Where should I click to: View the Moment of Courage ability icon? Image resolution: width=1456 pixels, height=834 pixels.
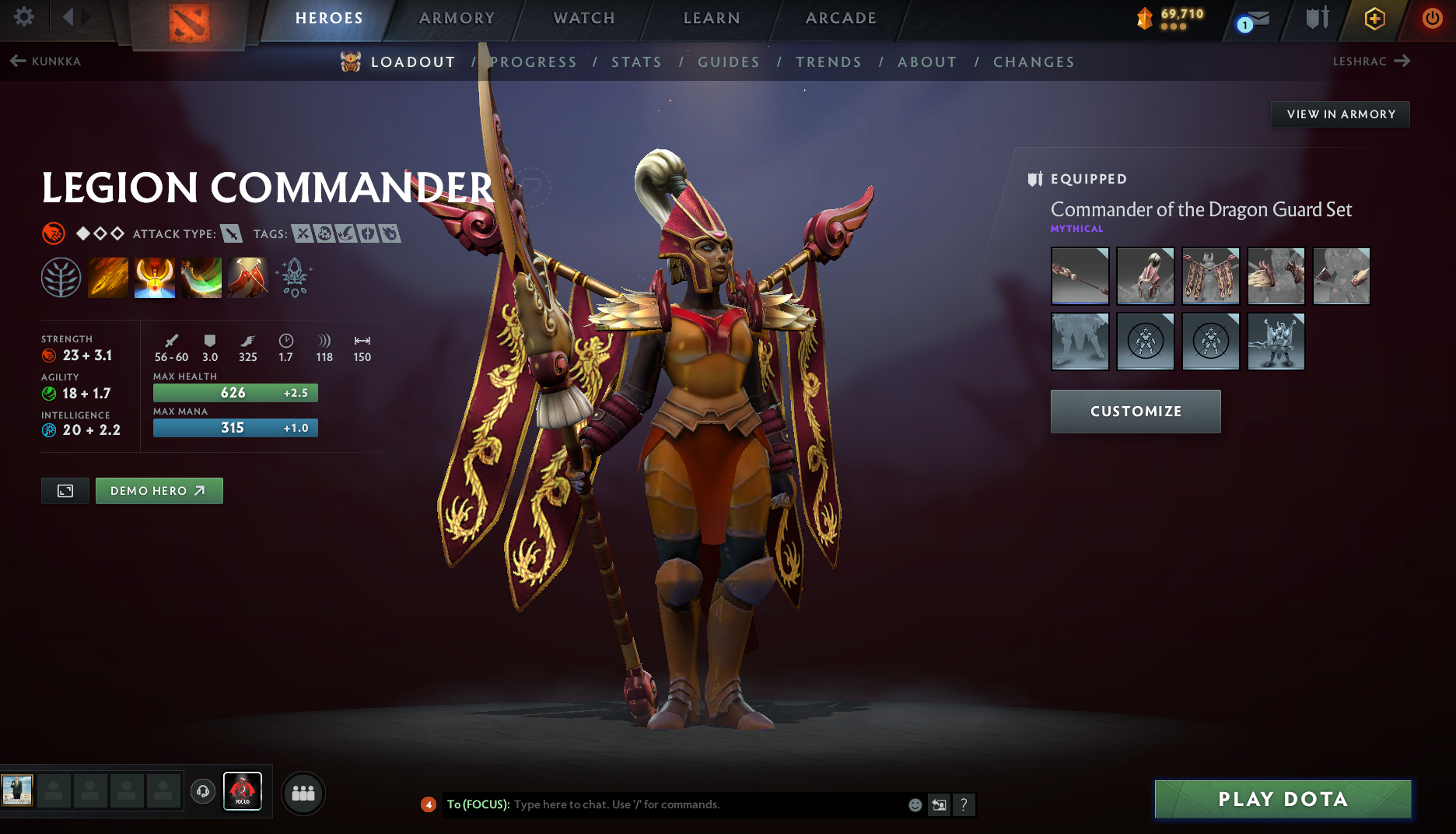point(201,278)
